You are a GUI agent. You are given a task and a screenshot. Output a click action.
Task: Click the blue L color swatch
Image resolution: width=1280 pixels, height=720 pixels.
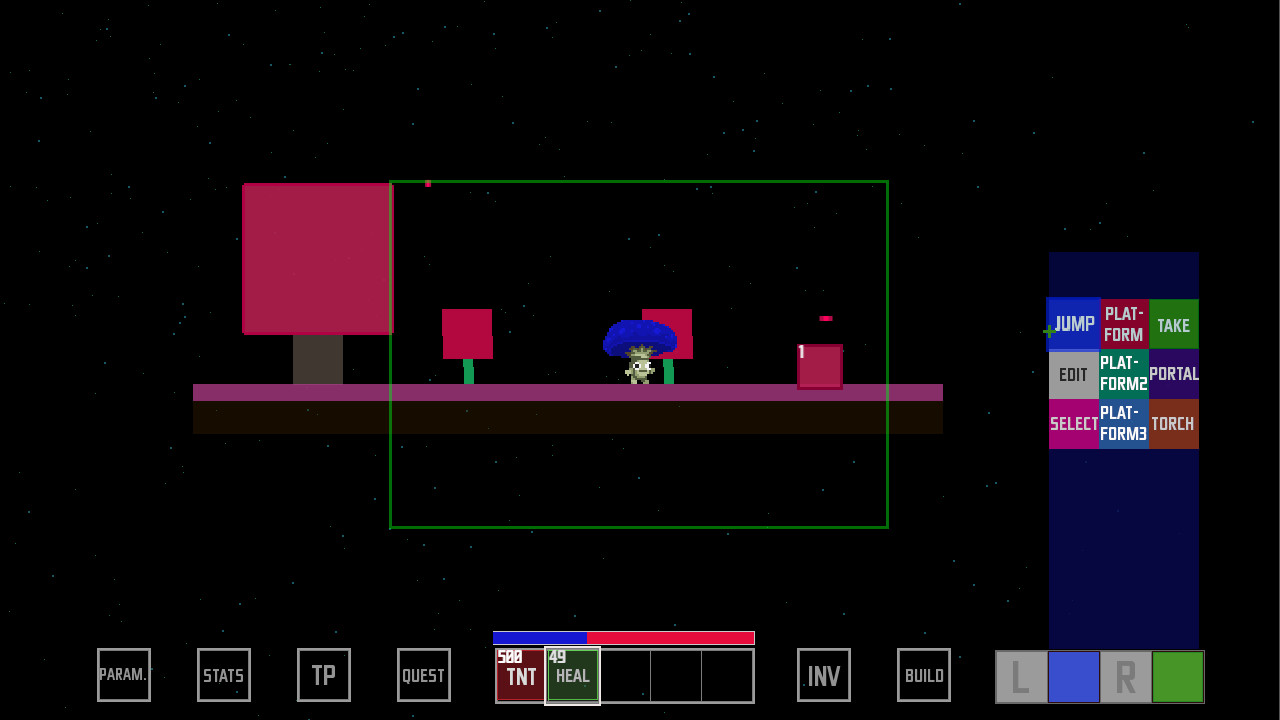(1072, 676)
